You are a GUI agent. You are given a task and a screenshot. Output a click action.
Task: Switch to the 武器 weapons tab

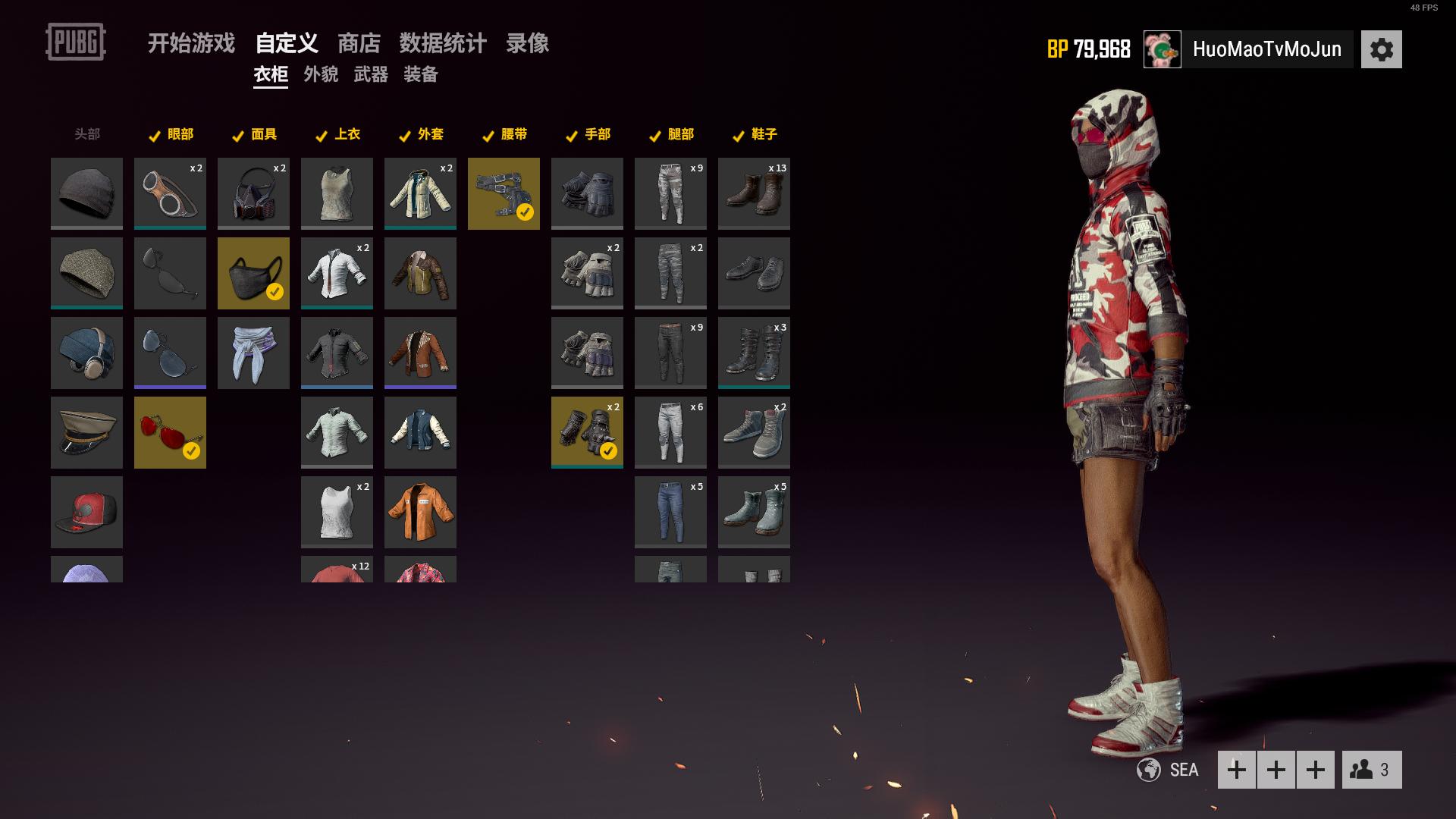[371, 74]
